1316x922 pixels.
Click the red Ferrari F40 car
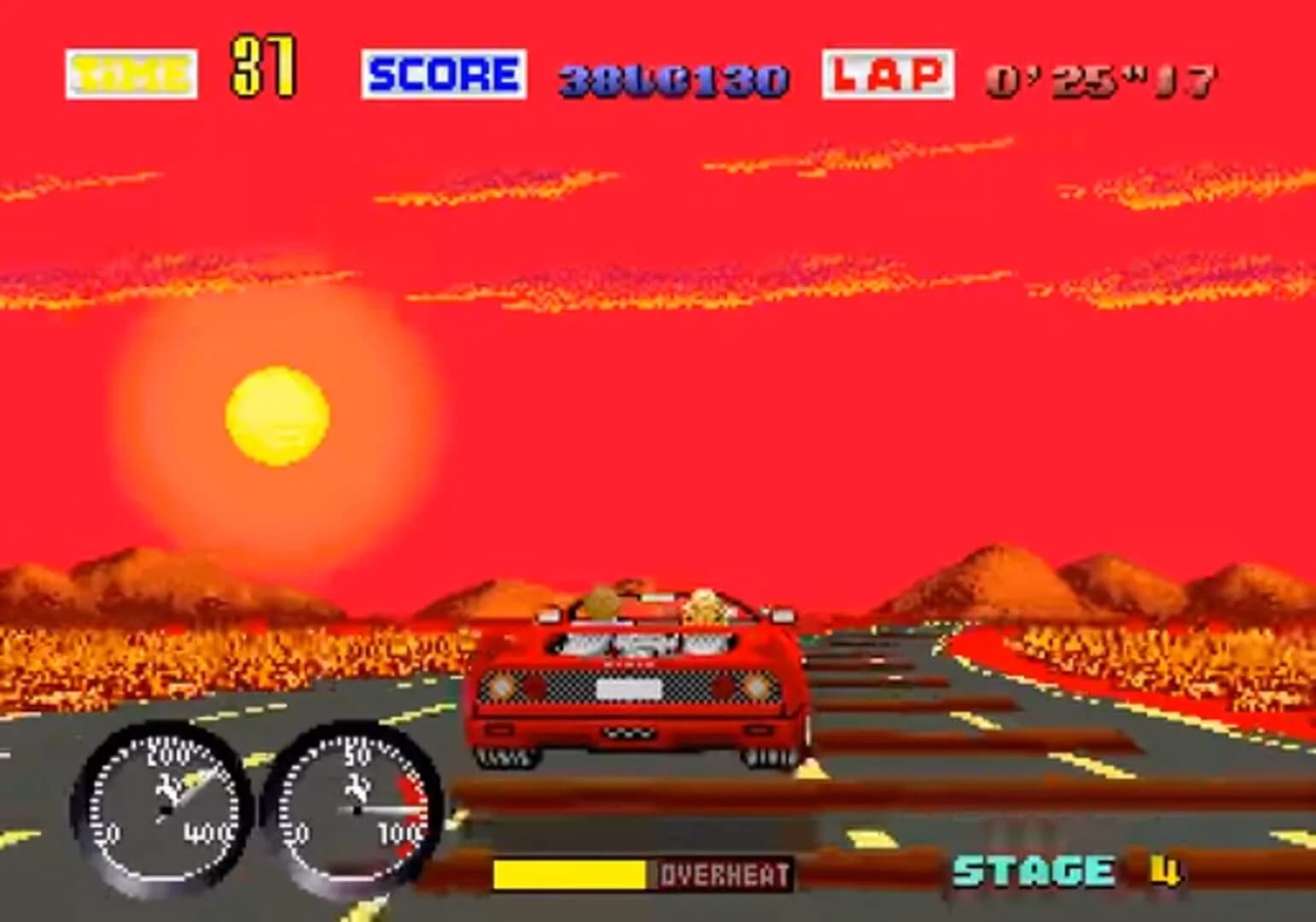pos(636,683)
